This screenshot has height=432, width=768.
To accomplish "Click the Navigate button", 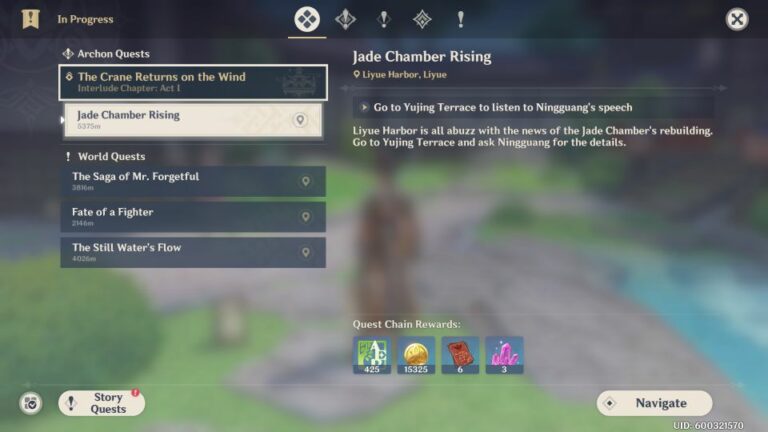I will coord(654,403).
